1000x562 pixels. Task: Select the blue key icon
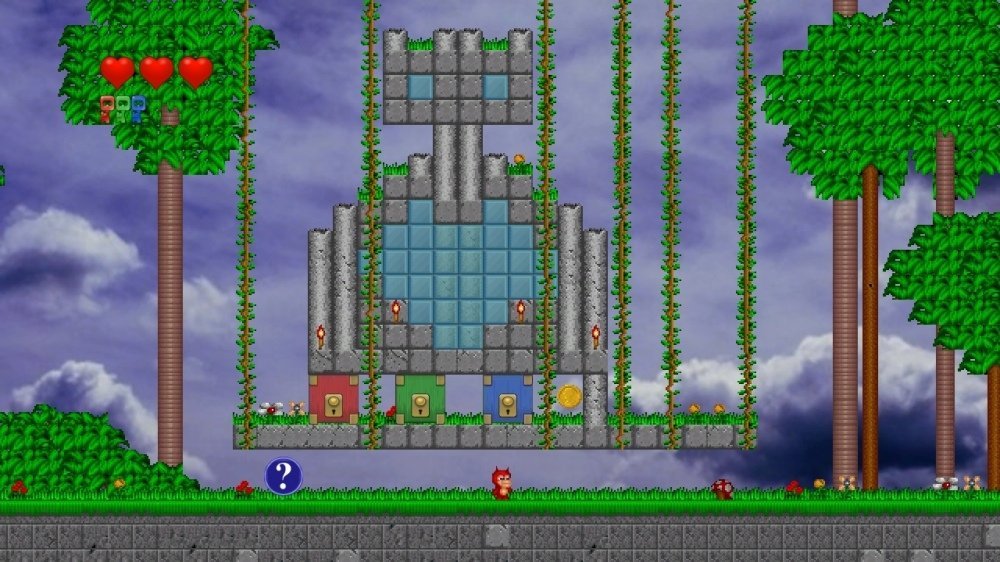[x=138, y=108]
